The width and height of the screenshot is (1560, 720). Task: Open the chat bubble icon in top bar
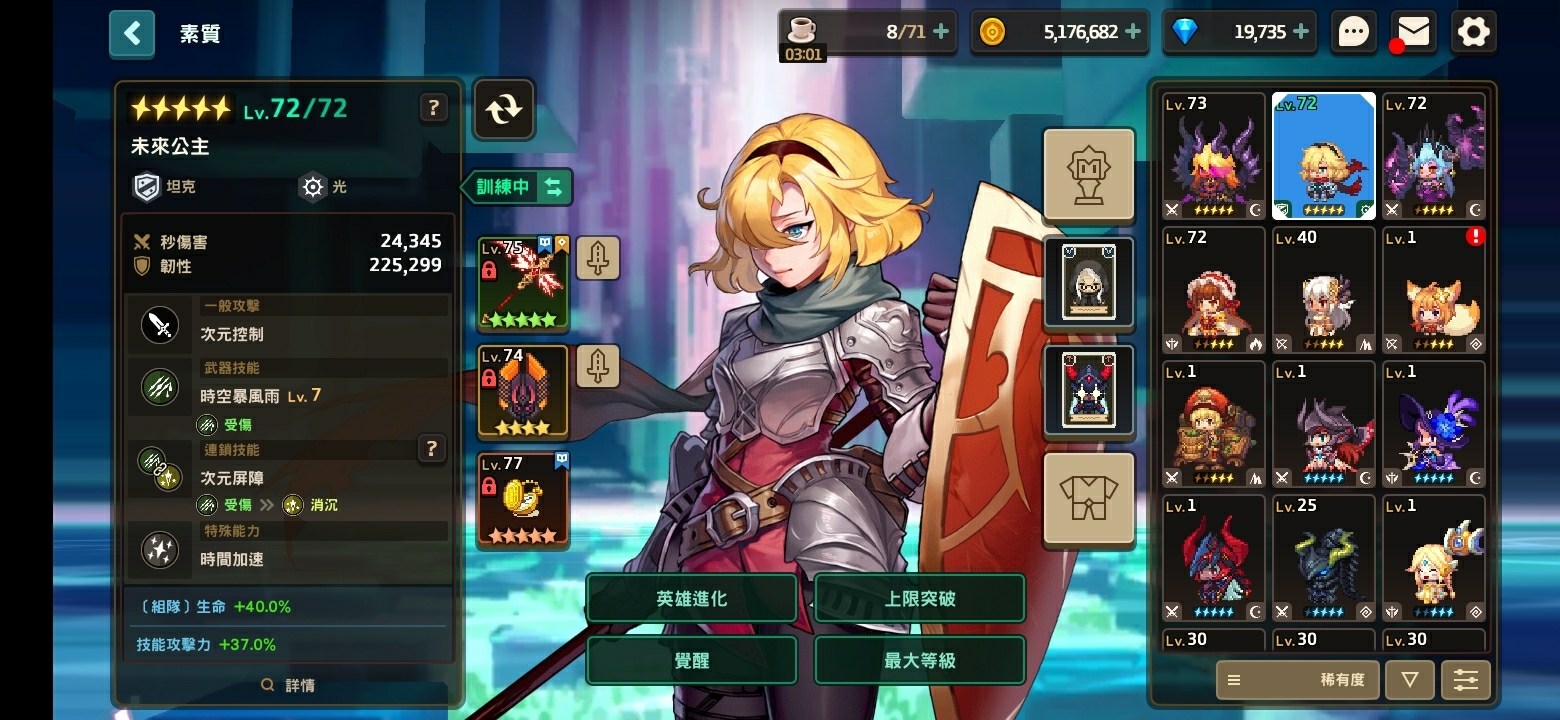[x=1353, y=31]
